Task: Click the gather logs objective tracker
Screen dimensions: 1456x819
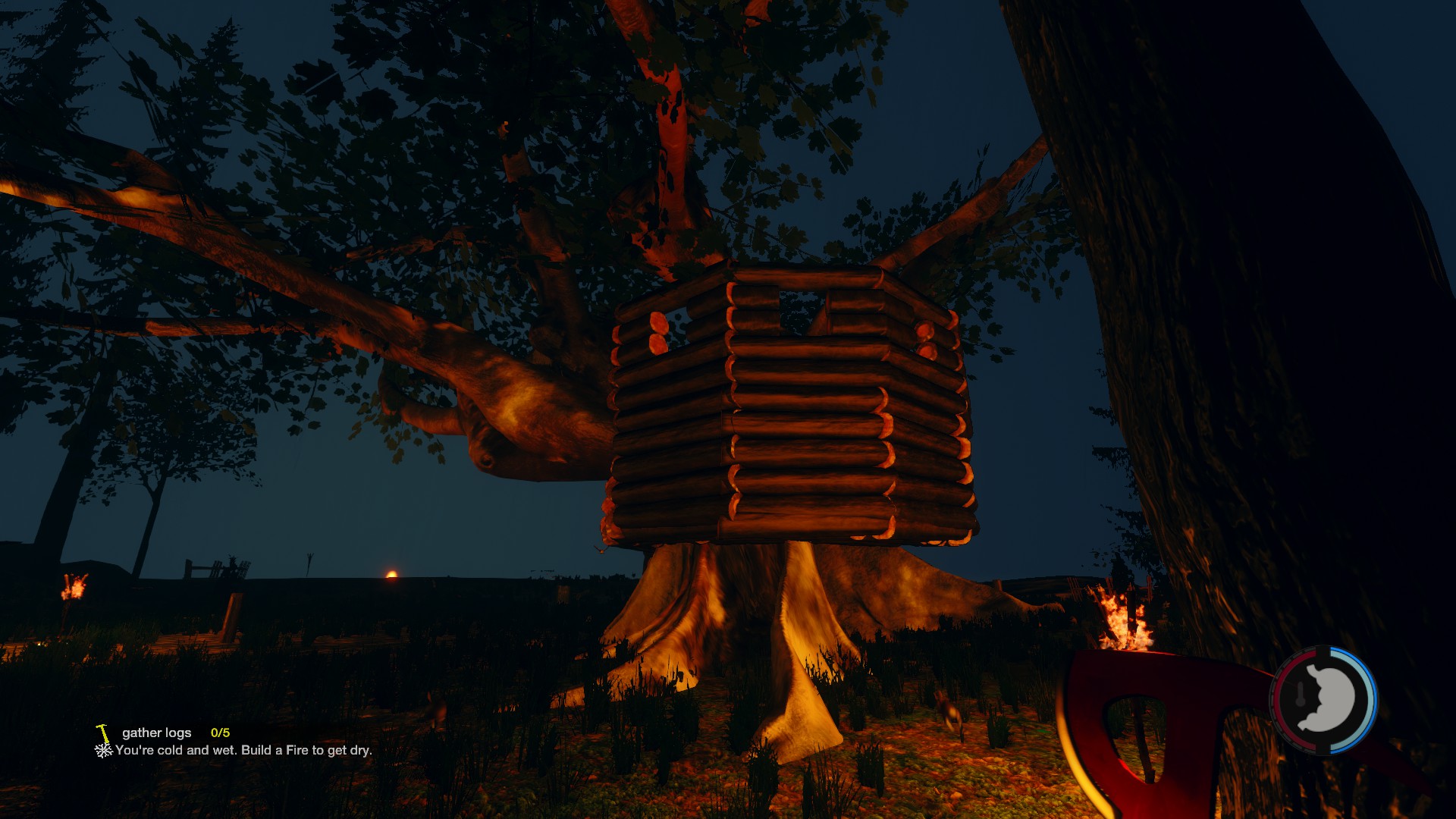Action: pos(157,733)
